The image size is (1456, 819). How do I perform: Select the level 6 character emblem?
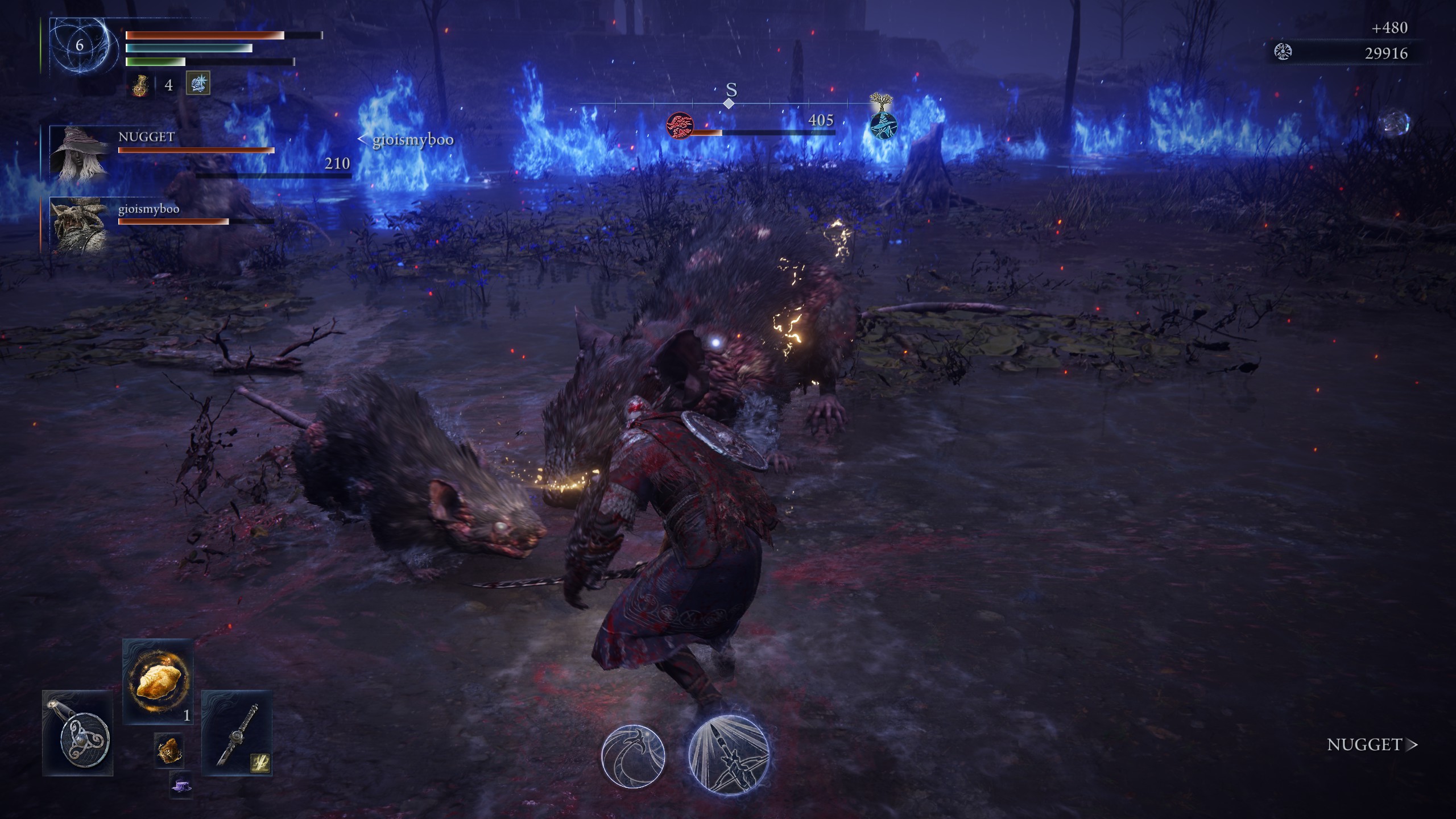(x=79, y=45)
